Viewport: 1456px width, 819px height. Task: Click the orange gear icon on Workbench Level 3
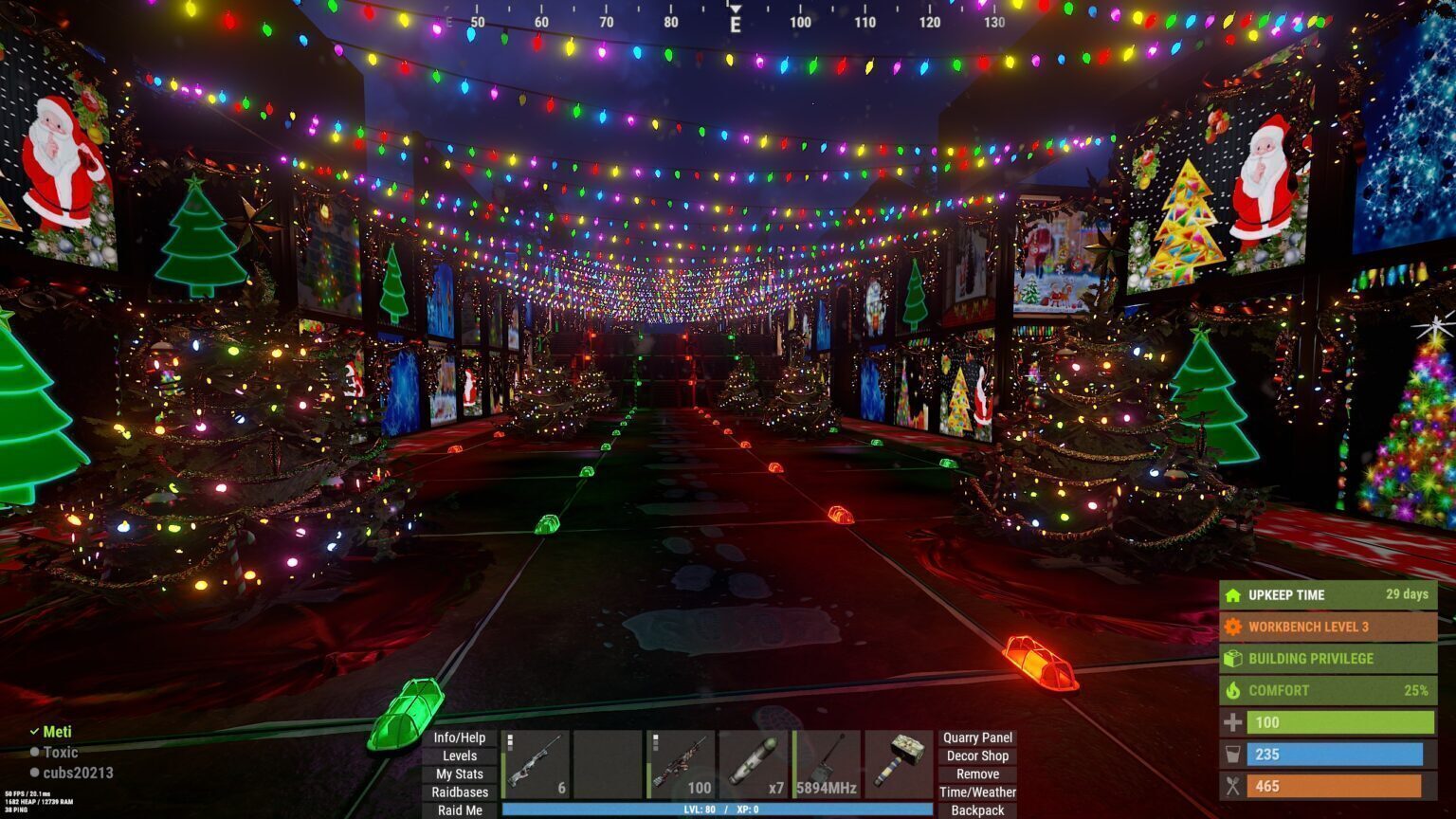[x=1232, y=627]
